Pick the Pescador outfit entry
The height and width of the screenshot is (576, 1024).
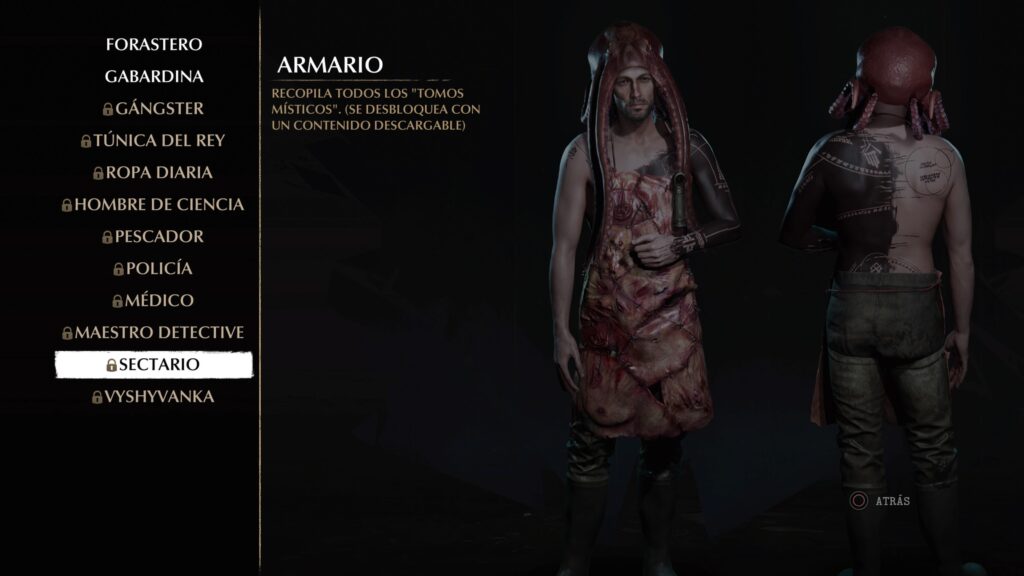pyautogui.click(x=154, y=236)
